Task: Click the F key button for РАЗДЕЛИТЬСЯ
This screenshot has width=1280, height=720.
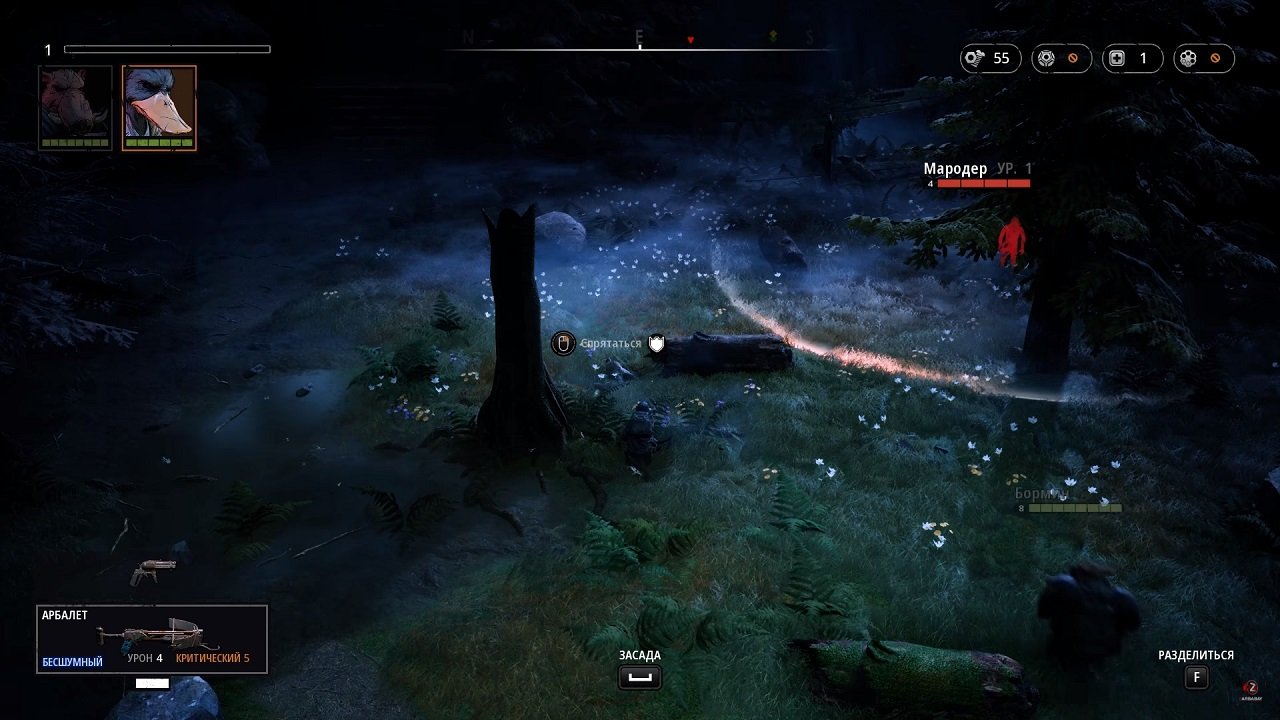Action: point(1196,677)
